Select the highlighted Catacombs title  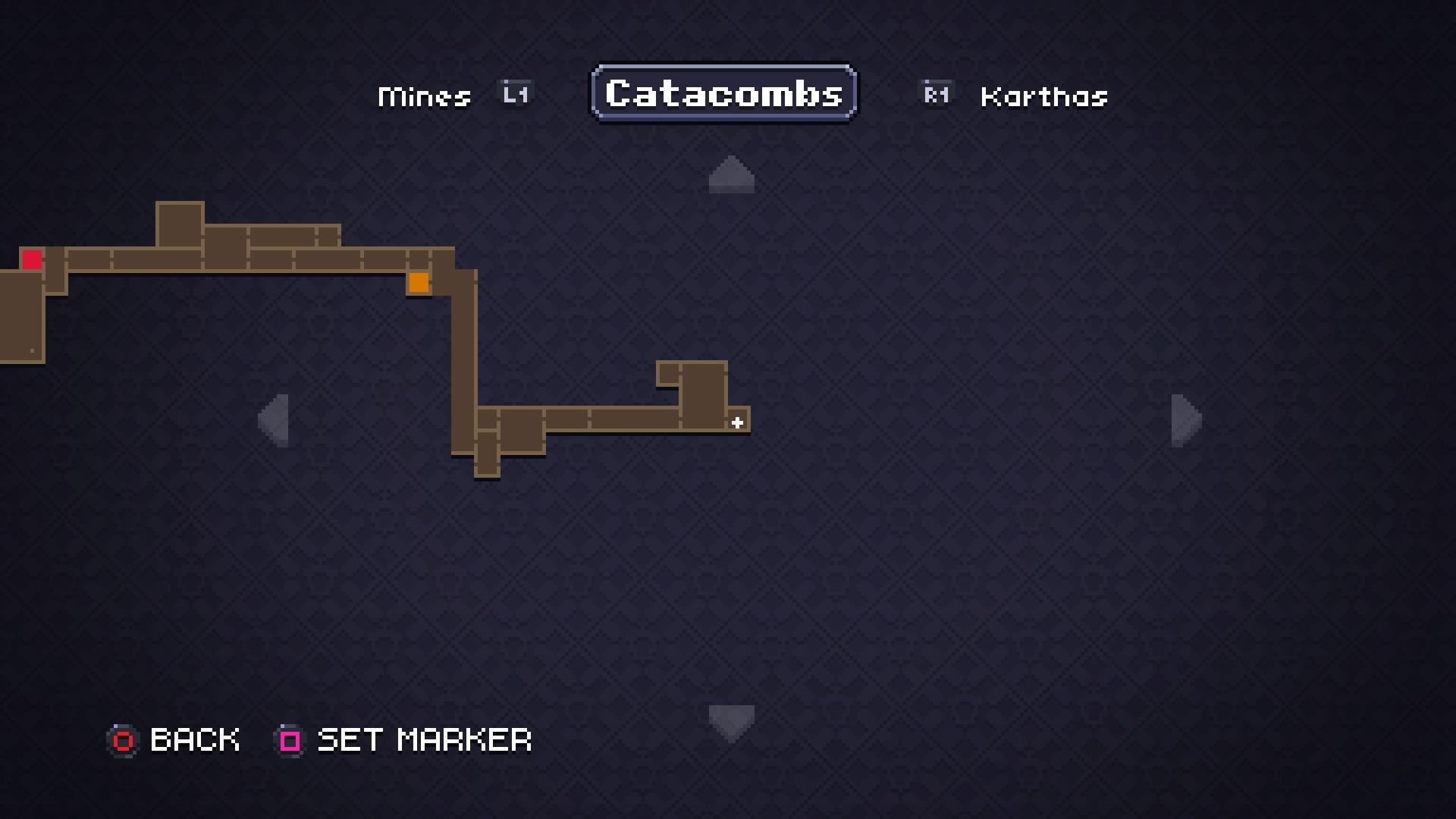click(723, 93)
